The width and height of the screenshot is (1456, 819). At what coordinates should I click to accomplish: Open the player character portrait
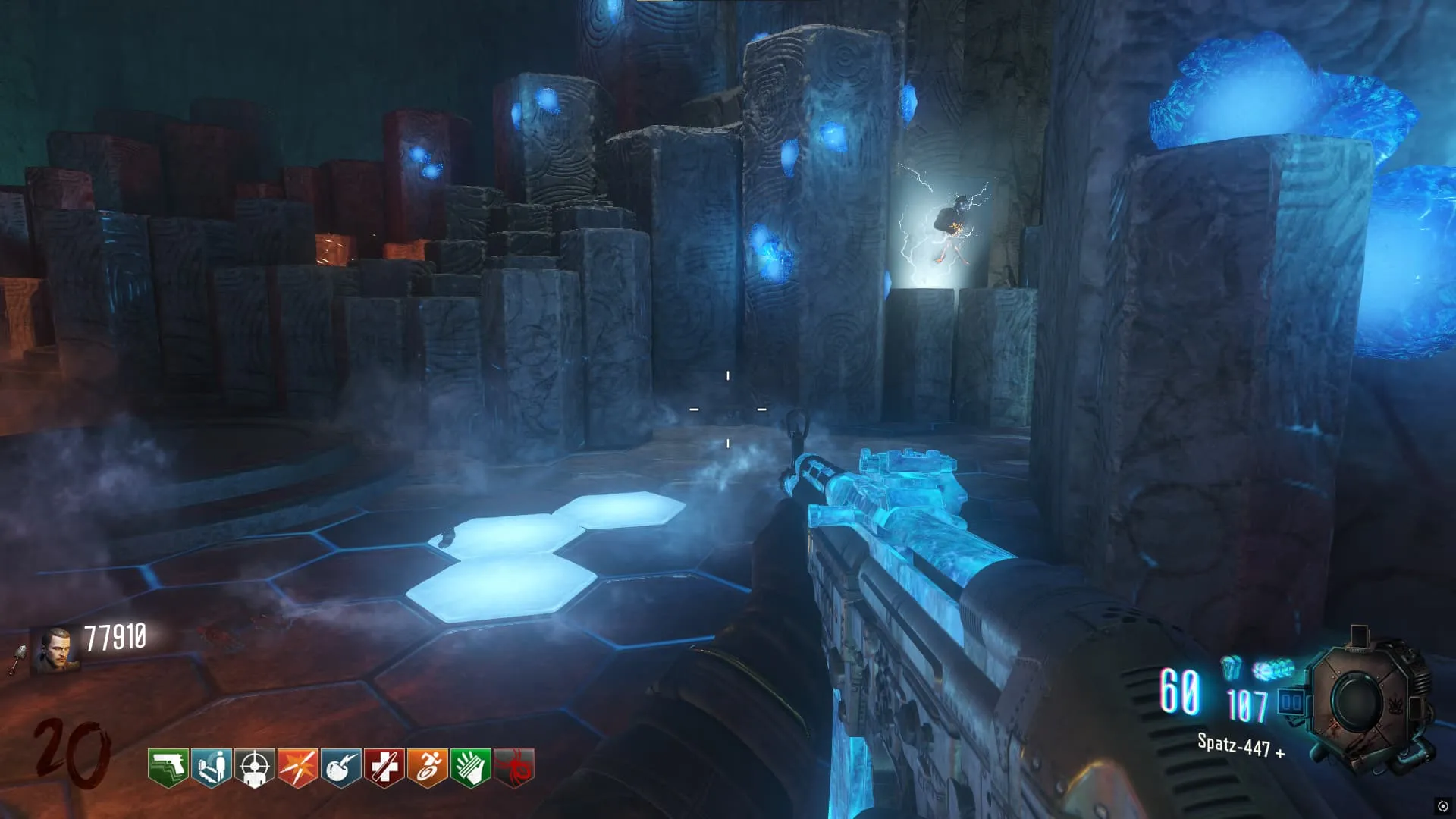tap(56, 650)
